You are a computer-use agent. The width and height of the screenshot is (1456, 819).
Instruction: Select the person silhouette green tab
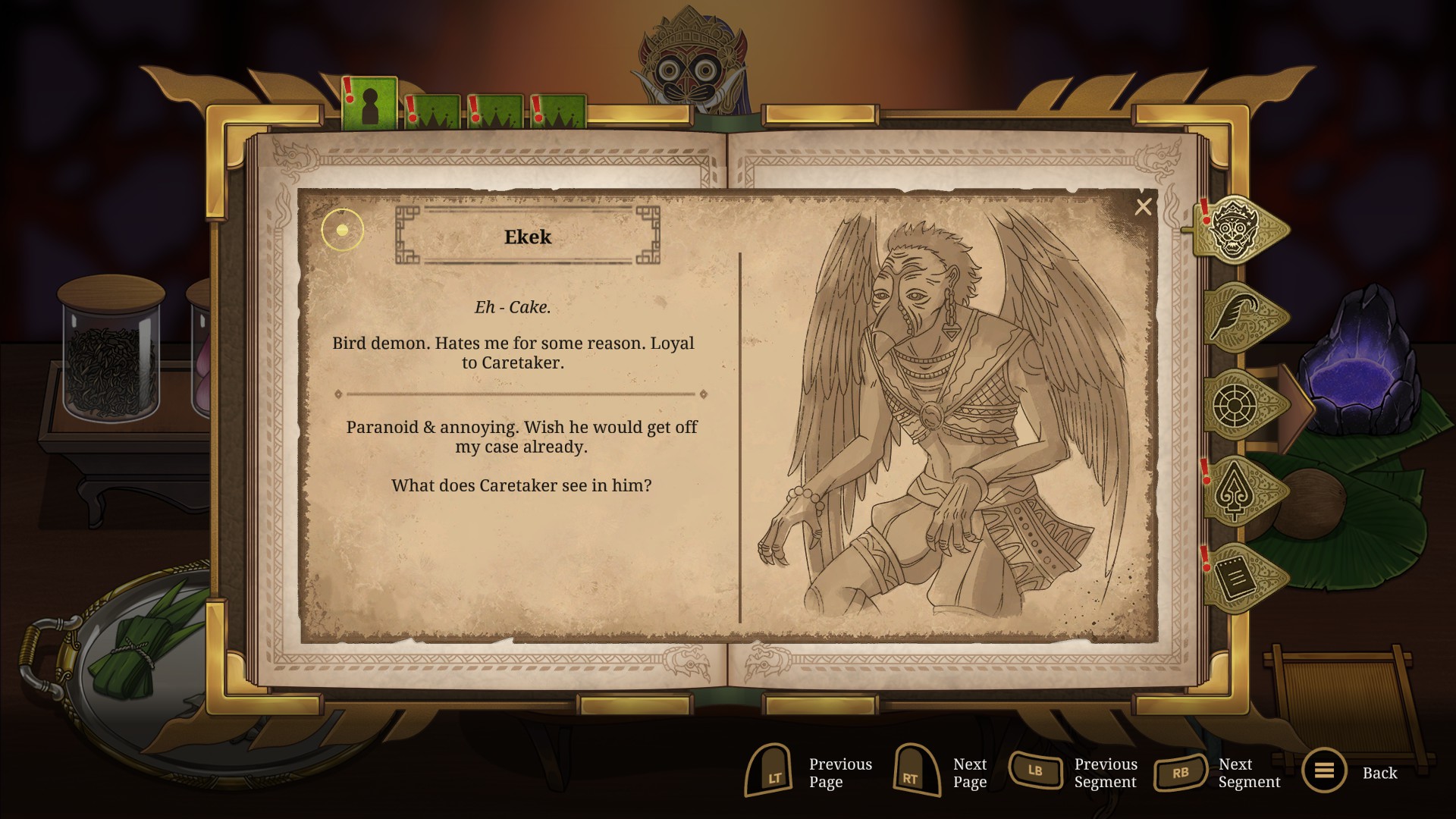369,105
